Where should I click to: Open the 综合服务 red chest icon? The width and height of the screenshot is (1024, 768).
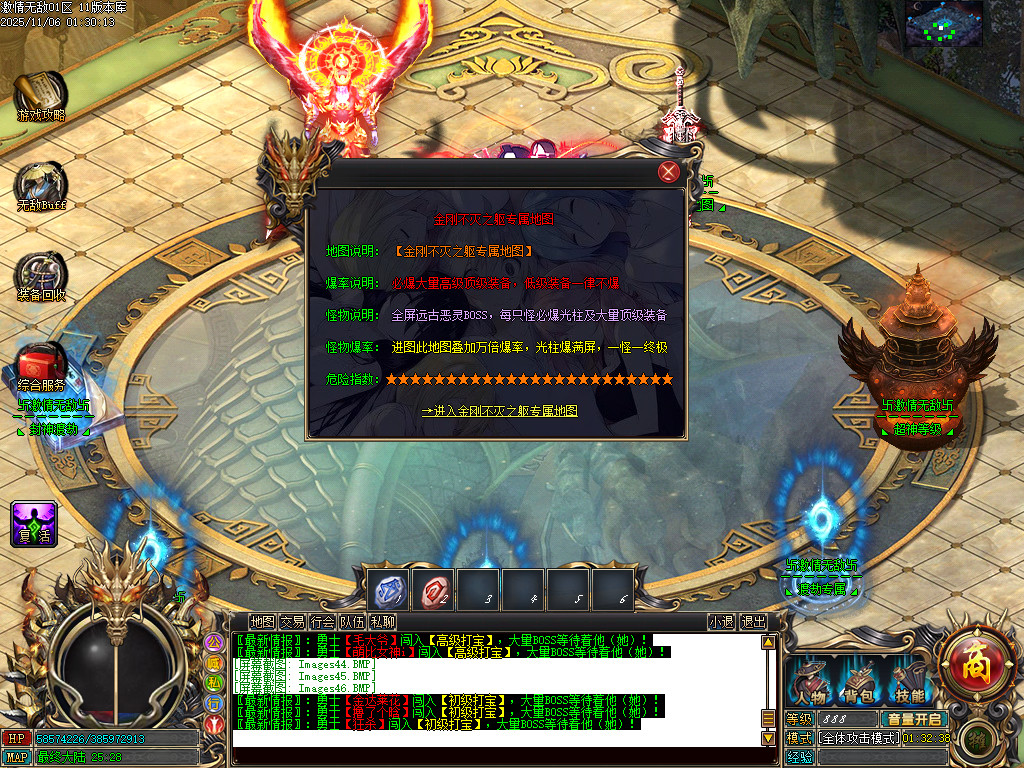click(x=41, y=364)
